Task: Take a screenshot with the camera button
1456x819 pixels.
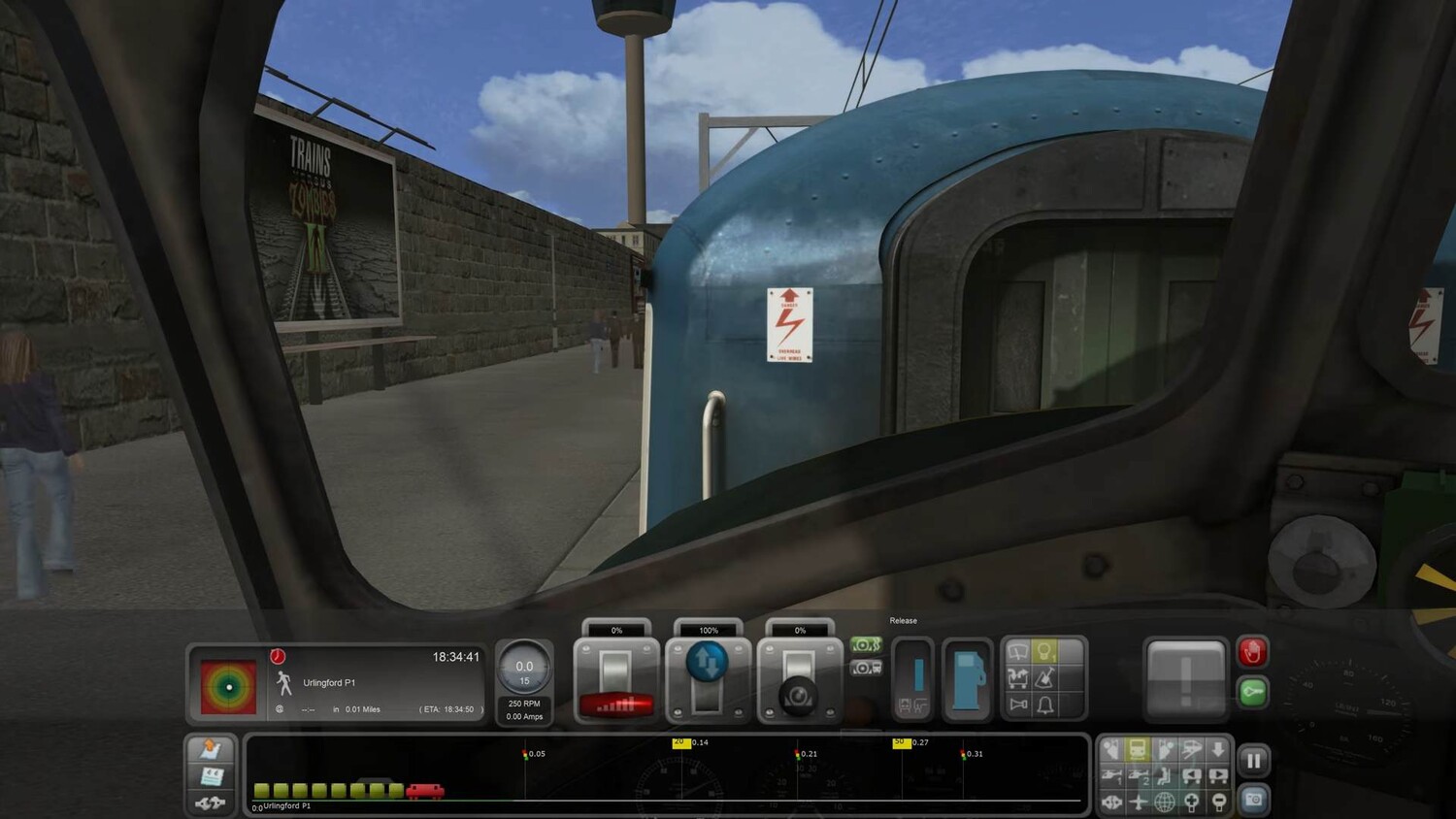Action: [x=1253, y=800]
